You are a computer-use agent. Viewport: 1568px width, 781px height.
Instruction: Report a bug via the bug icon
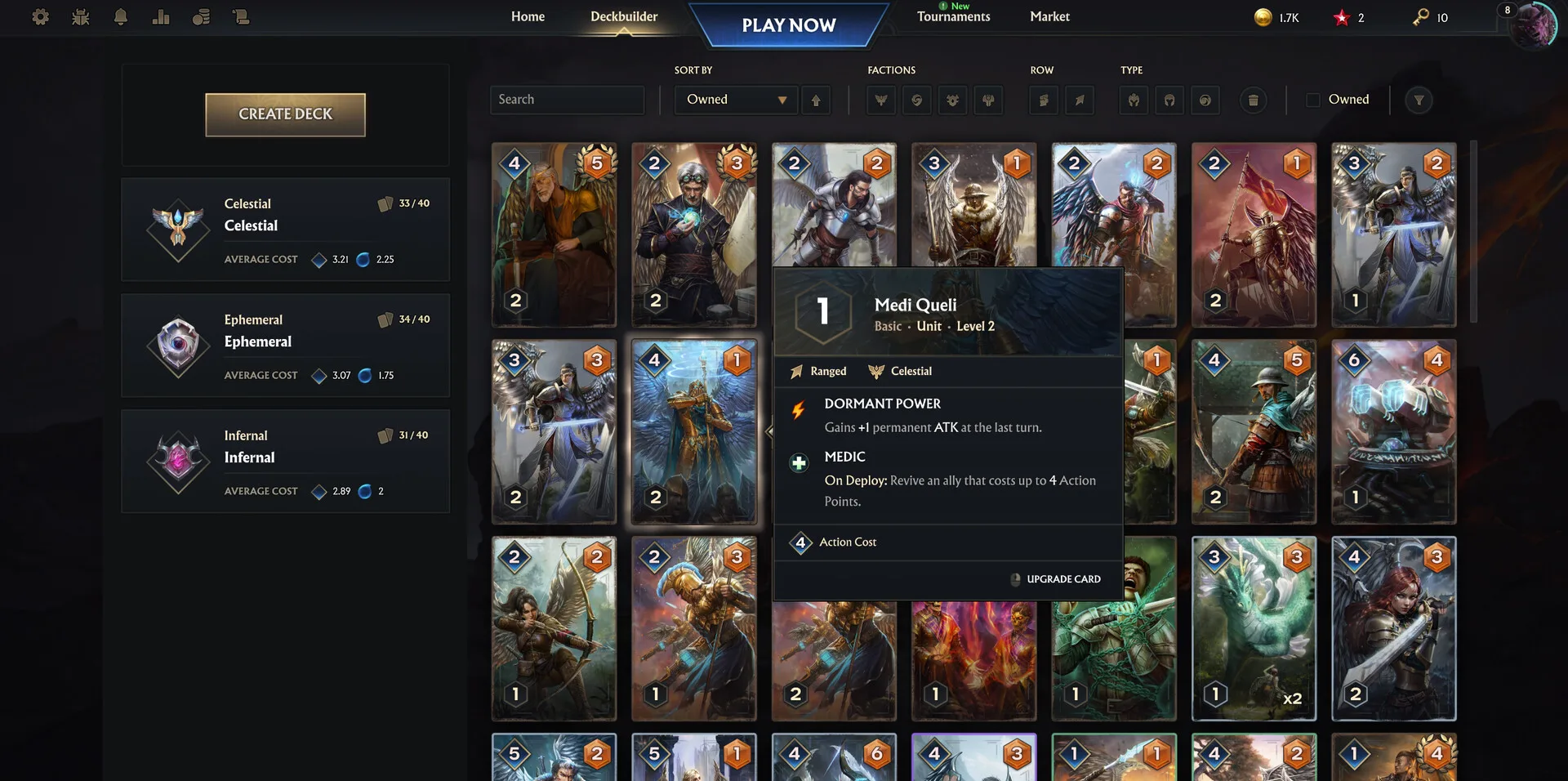click(81, 16)
